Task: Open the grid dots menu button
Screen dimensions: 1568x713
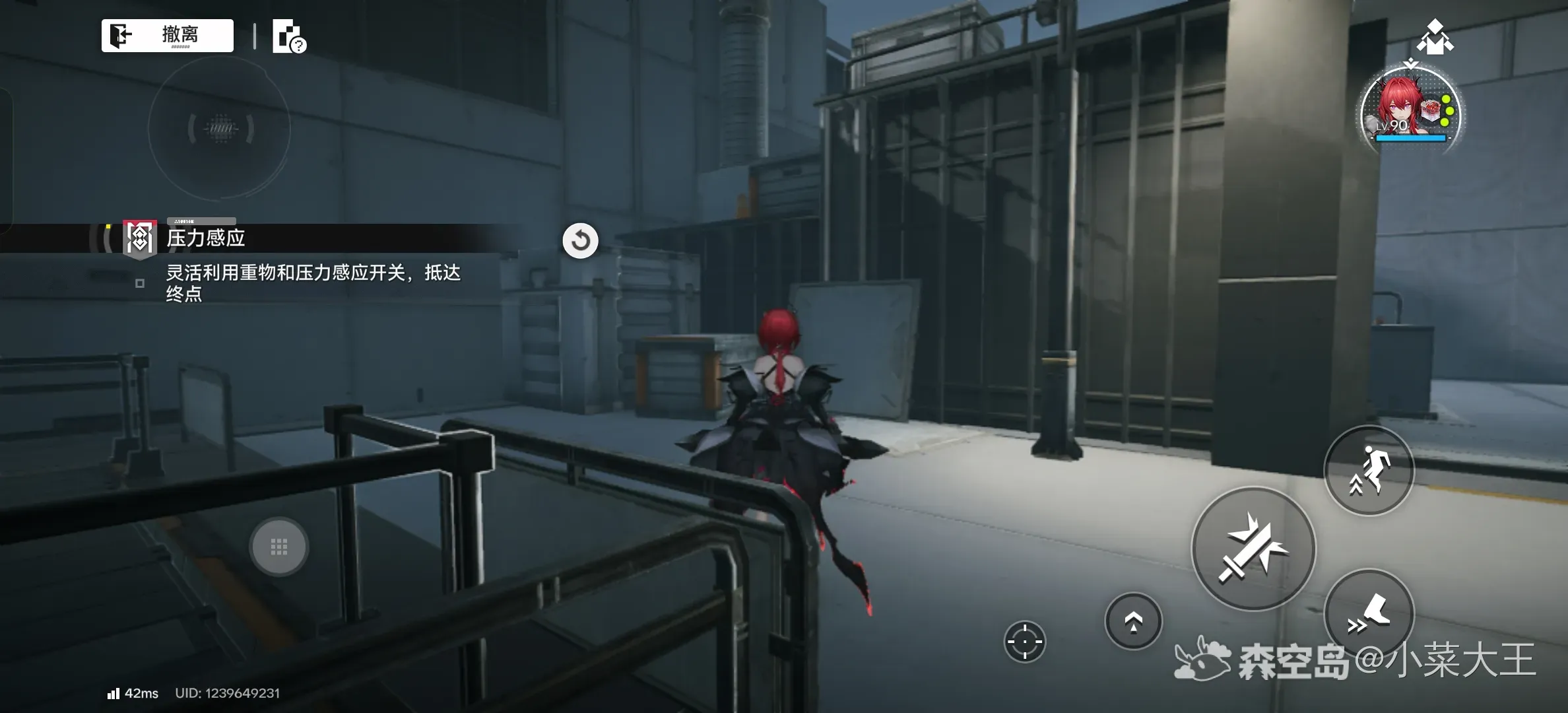Action: click(278, 547)
